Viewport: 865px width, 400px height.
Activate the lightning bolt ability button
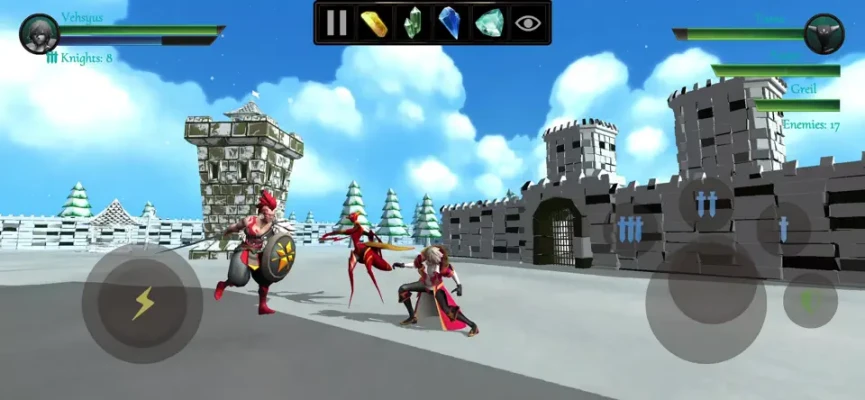tap(143, 303)
